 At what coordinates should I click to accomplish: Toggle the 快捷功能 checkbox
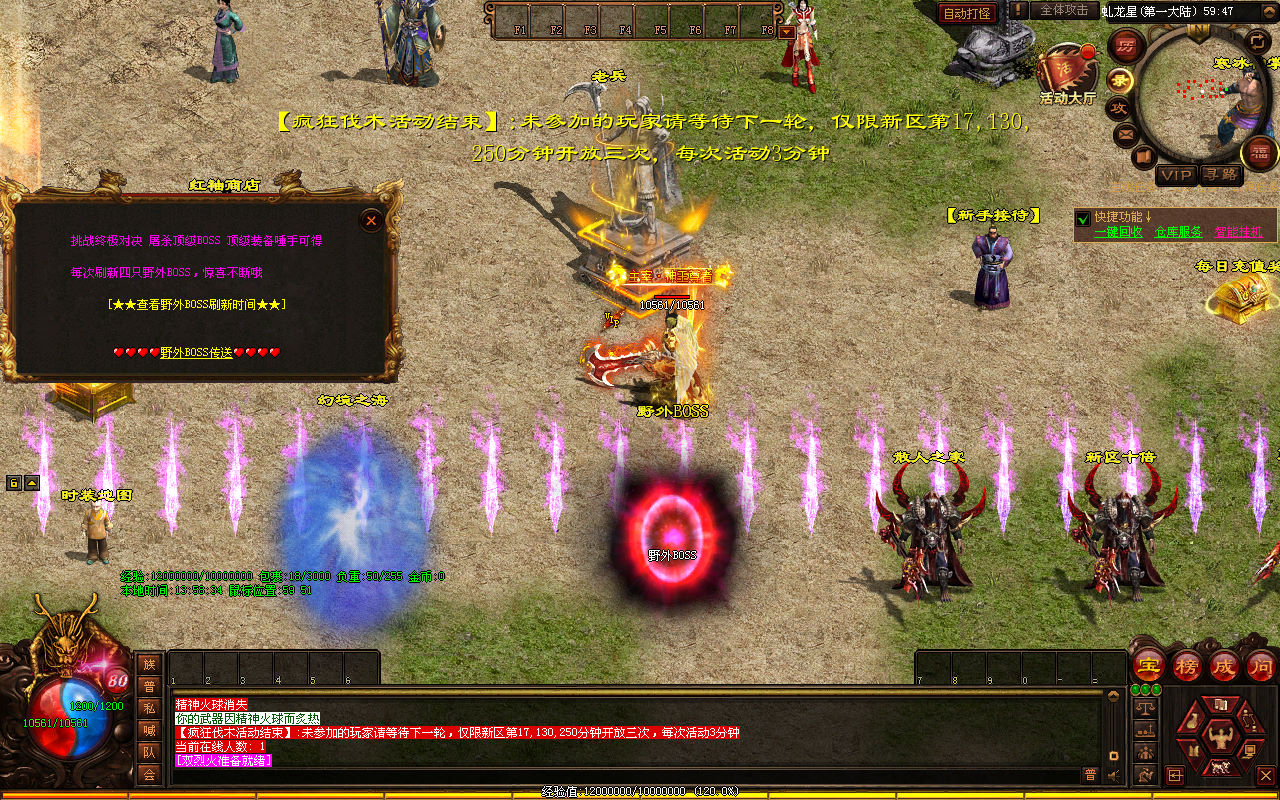[1083, 217]
